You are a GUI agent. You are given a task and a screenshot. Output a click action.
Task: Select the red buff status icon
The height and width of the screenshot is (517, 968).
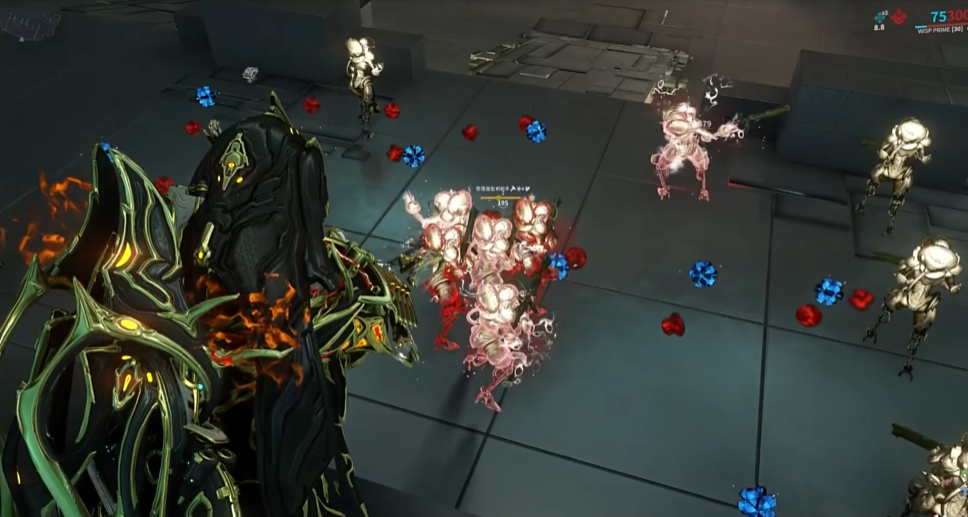click(898, 17)
